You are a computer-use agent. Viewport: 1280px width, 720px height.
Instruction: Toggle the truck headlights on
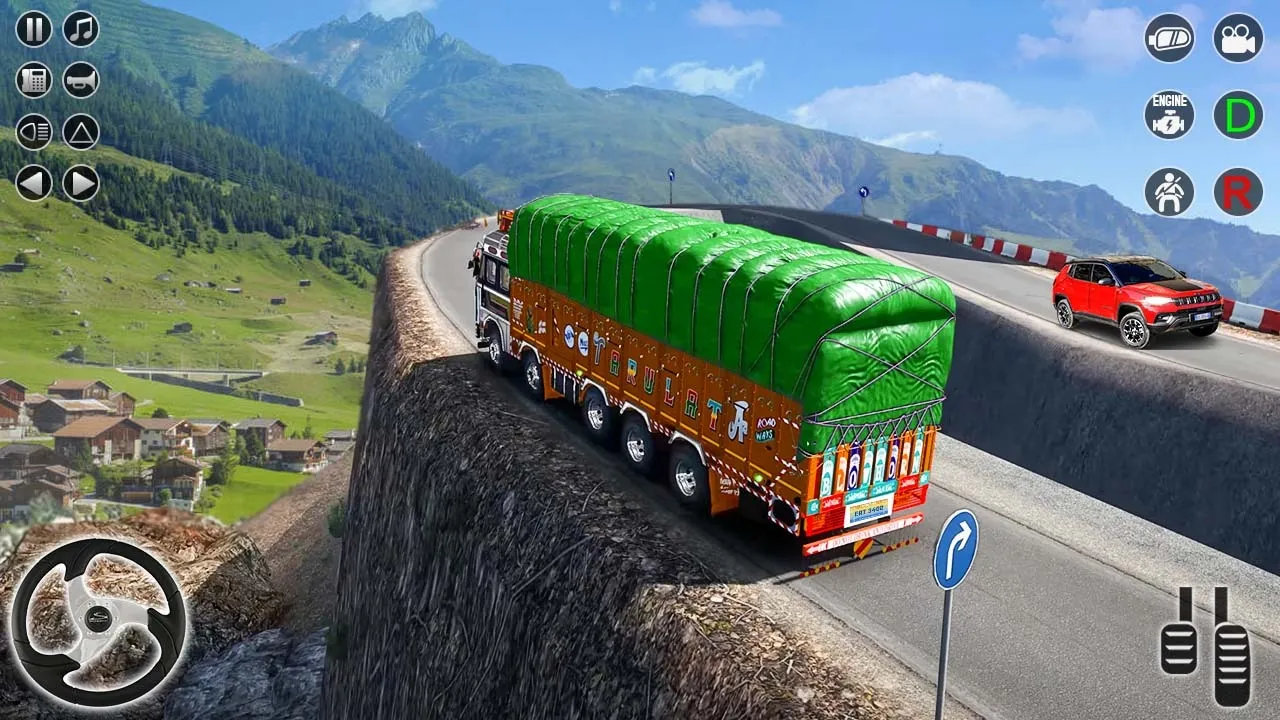(x=33, y=131)
